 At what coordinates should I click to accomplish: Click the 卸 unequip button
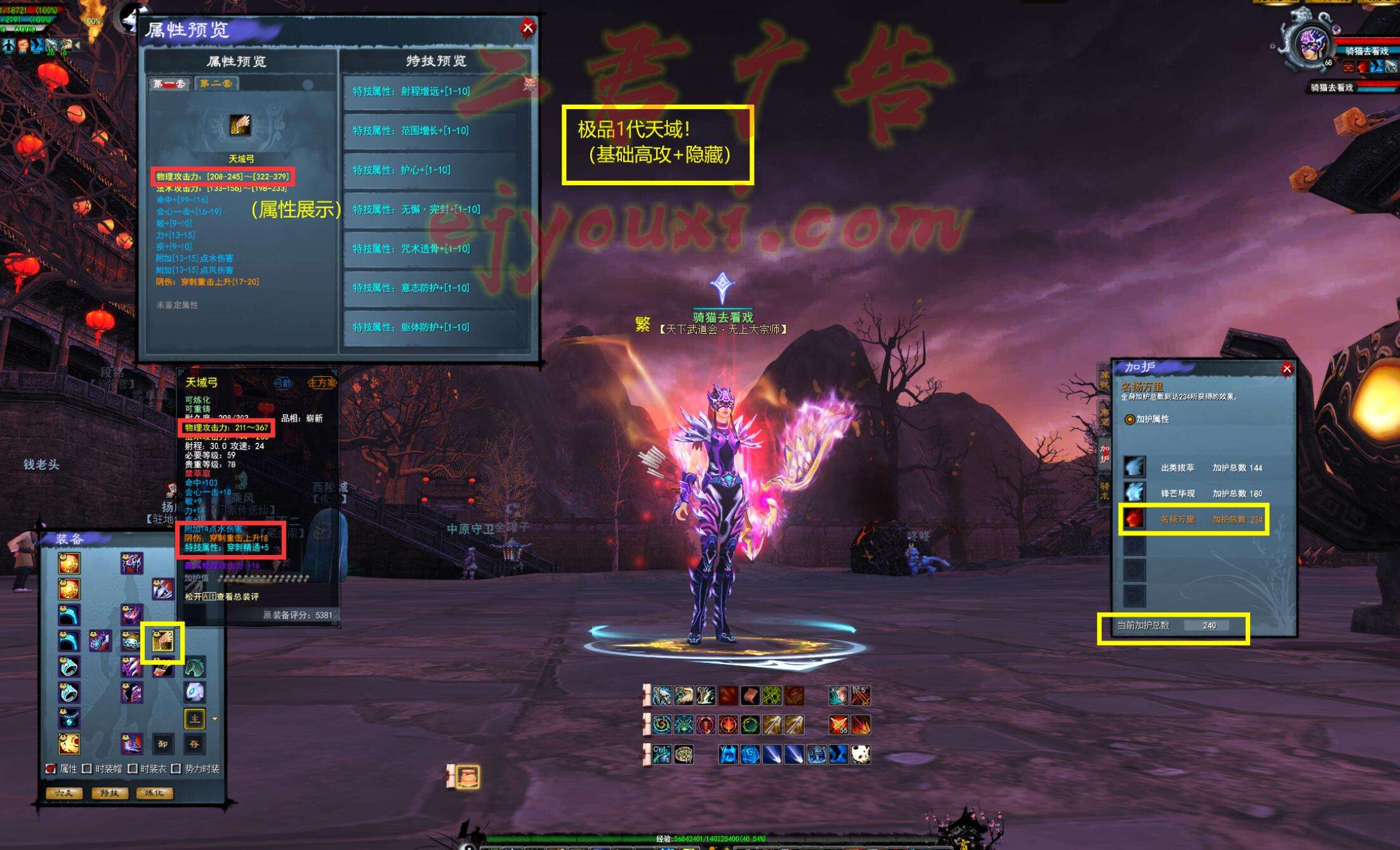click(x=162, y=743)
